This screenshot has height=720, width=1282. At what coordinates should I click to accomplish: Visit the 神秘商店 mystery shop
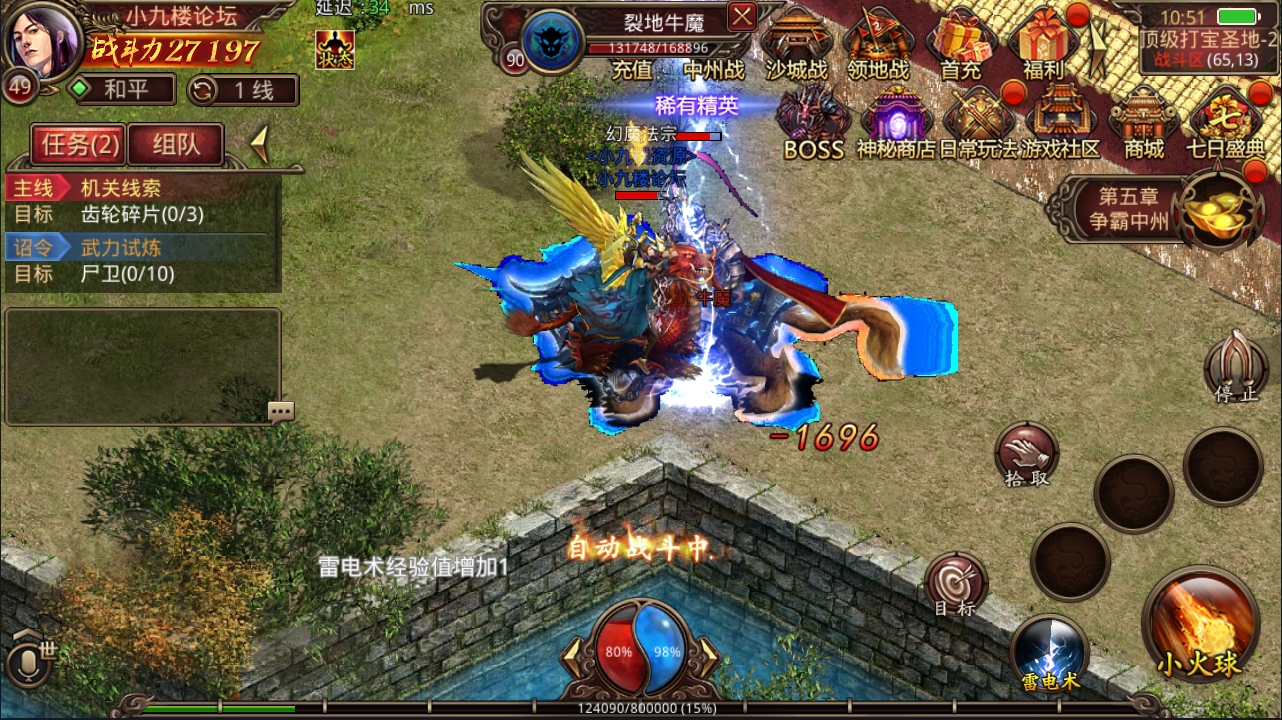(896, 120)
